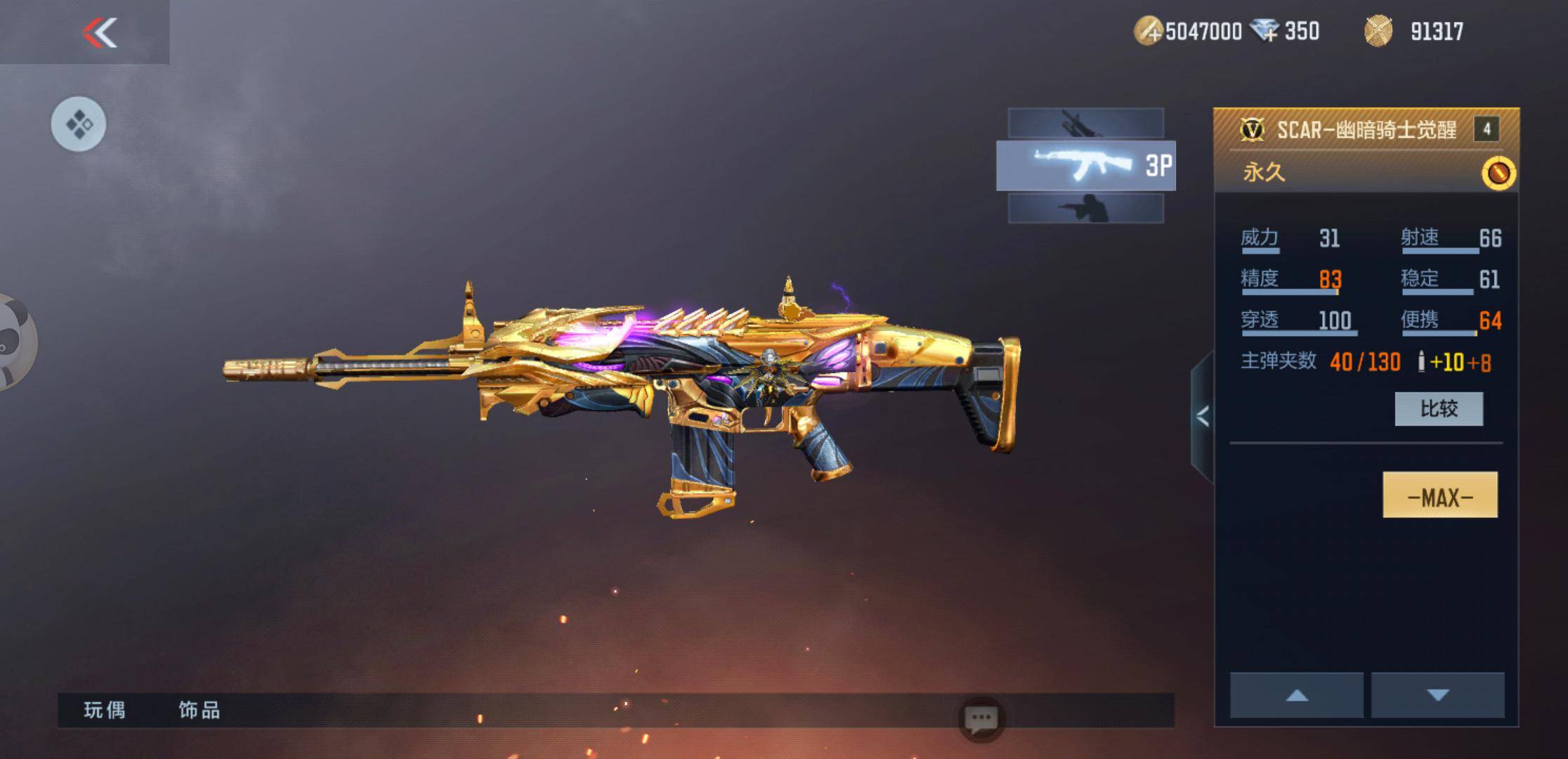
Task: Switch to the 饰品 tab
Action: pos(200,711)
